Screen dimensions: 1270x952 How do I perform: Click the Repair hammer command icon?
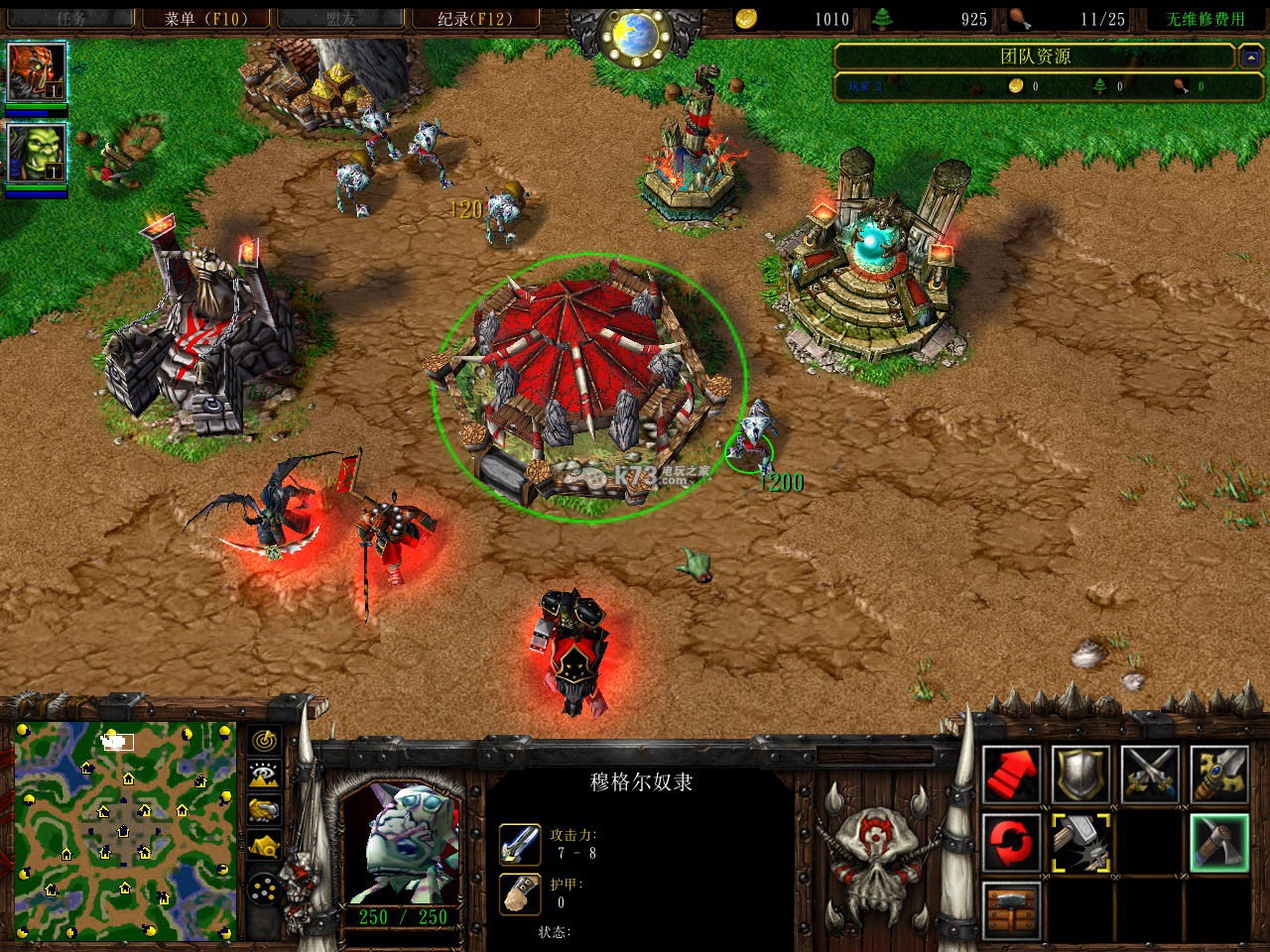point(1081,844)
